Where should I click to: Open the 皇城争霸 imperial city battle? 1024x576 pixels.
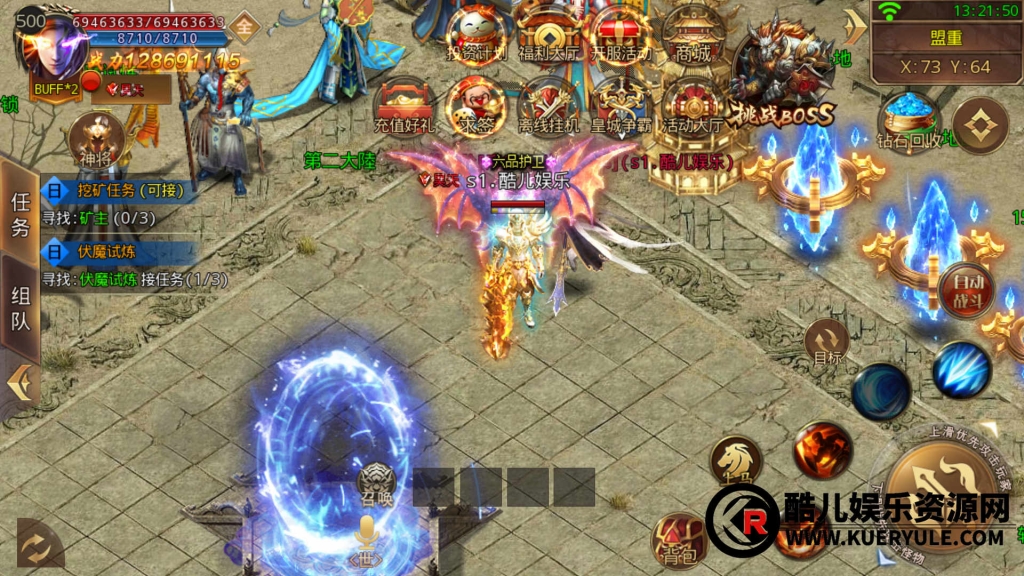coord(620,104)
